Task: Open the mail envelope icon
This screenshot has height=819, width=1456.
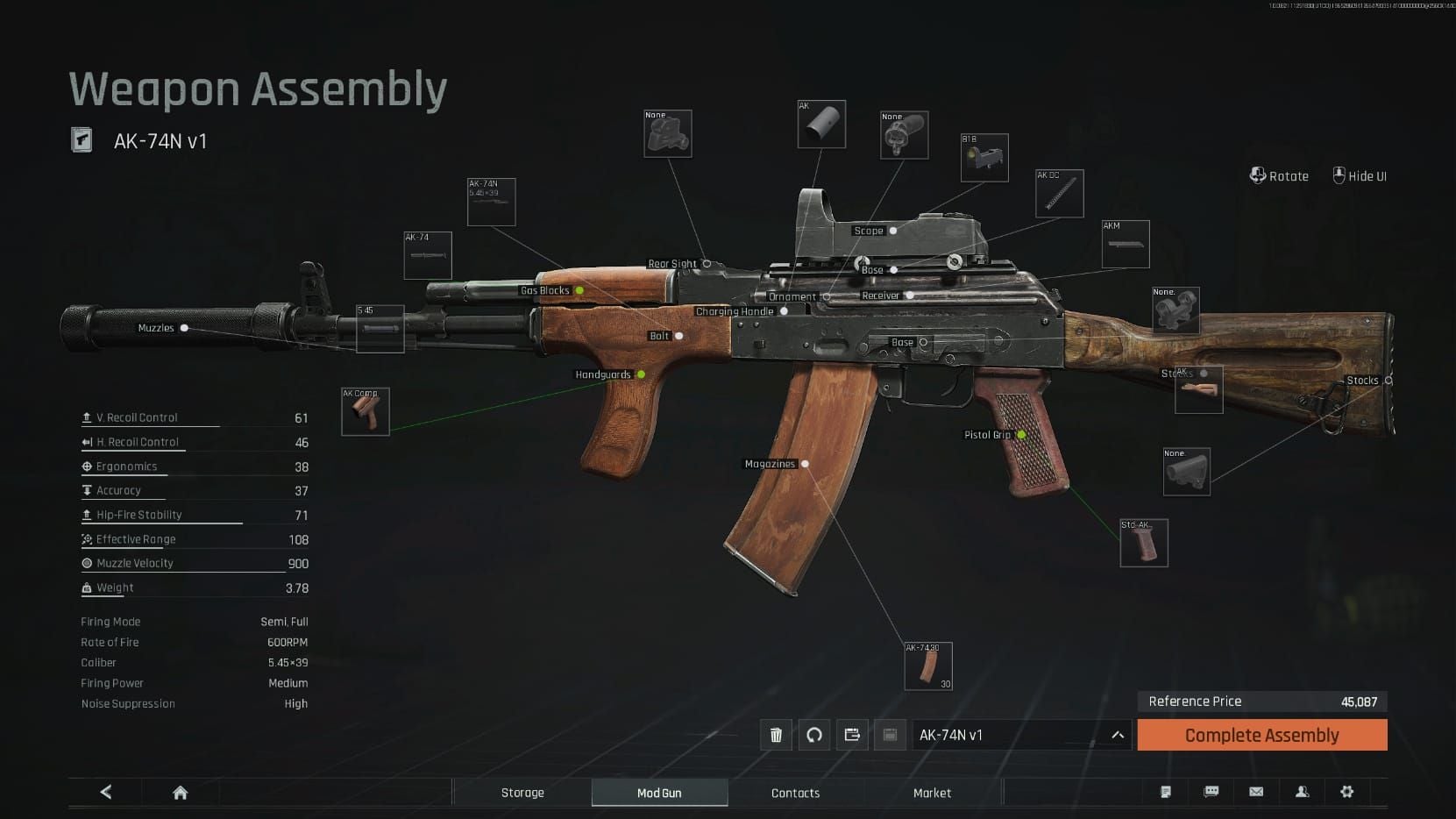Action: (1256, 792)
